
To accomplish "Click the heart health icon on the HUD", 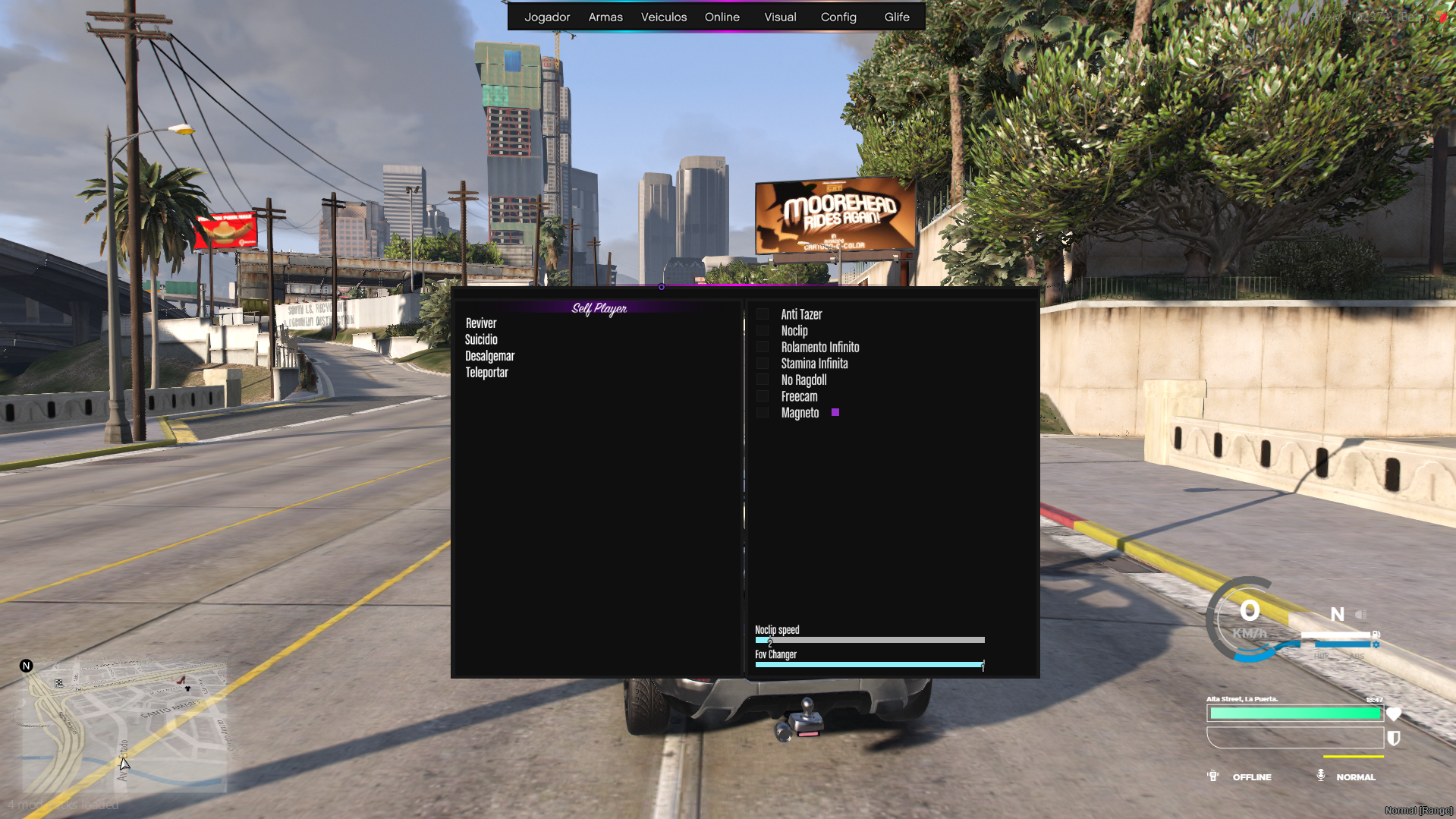I will 1395,713.
